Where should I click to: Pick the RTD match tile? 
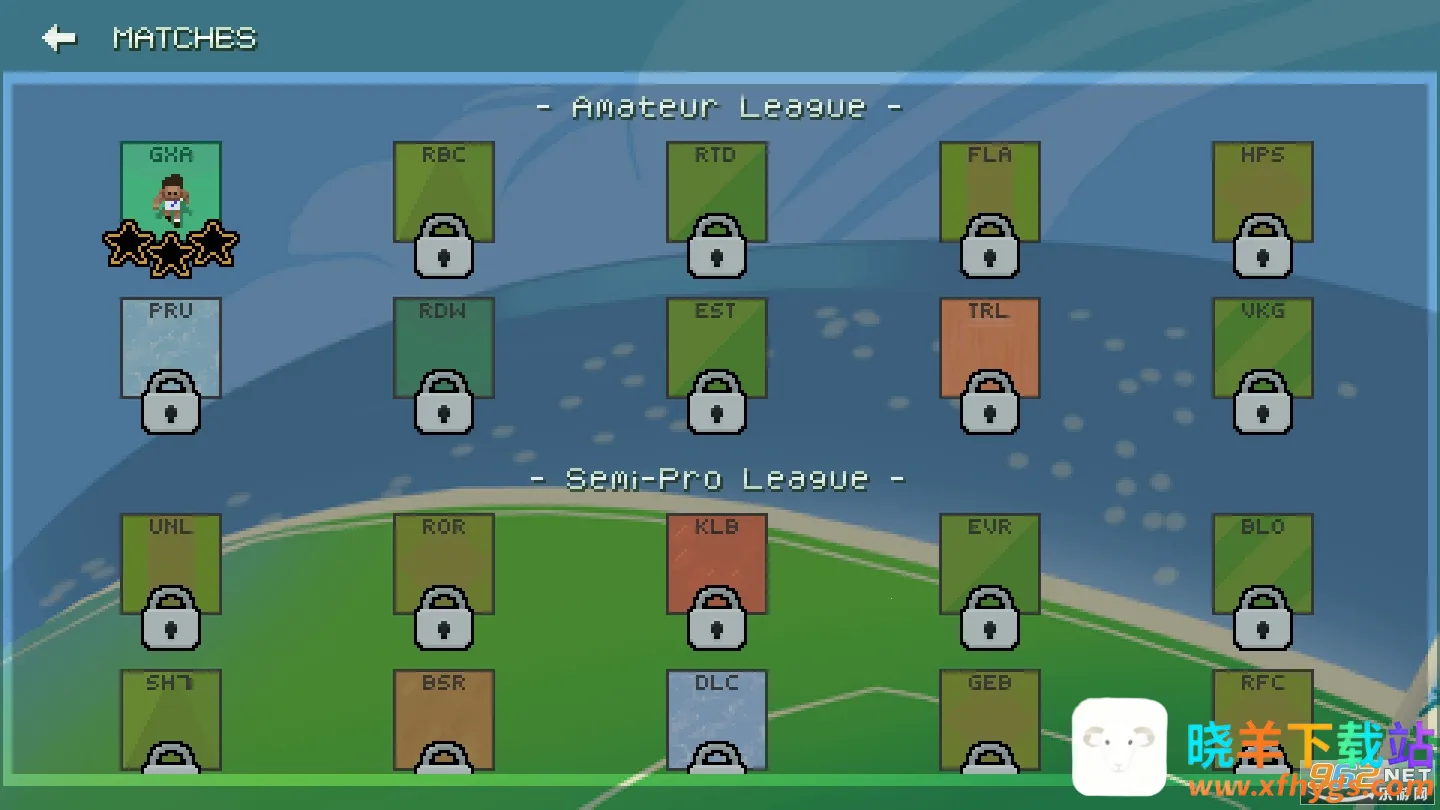tap(716, 192)
